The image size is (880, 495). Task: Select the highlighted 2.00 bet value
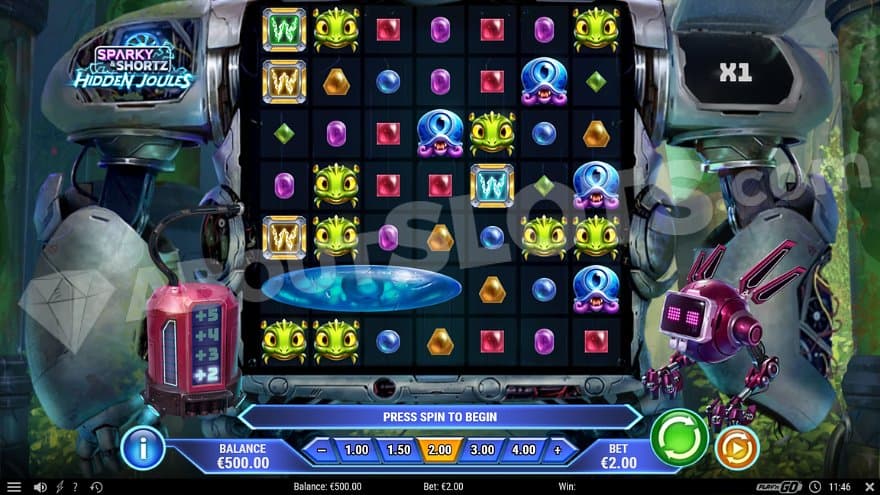click(440, 450)
